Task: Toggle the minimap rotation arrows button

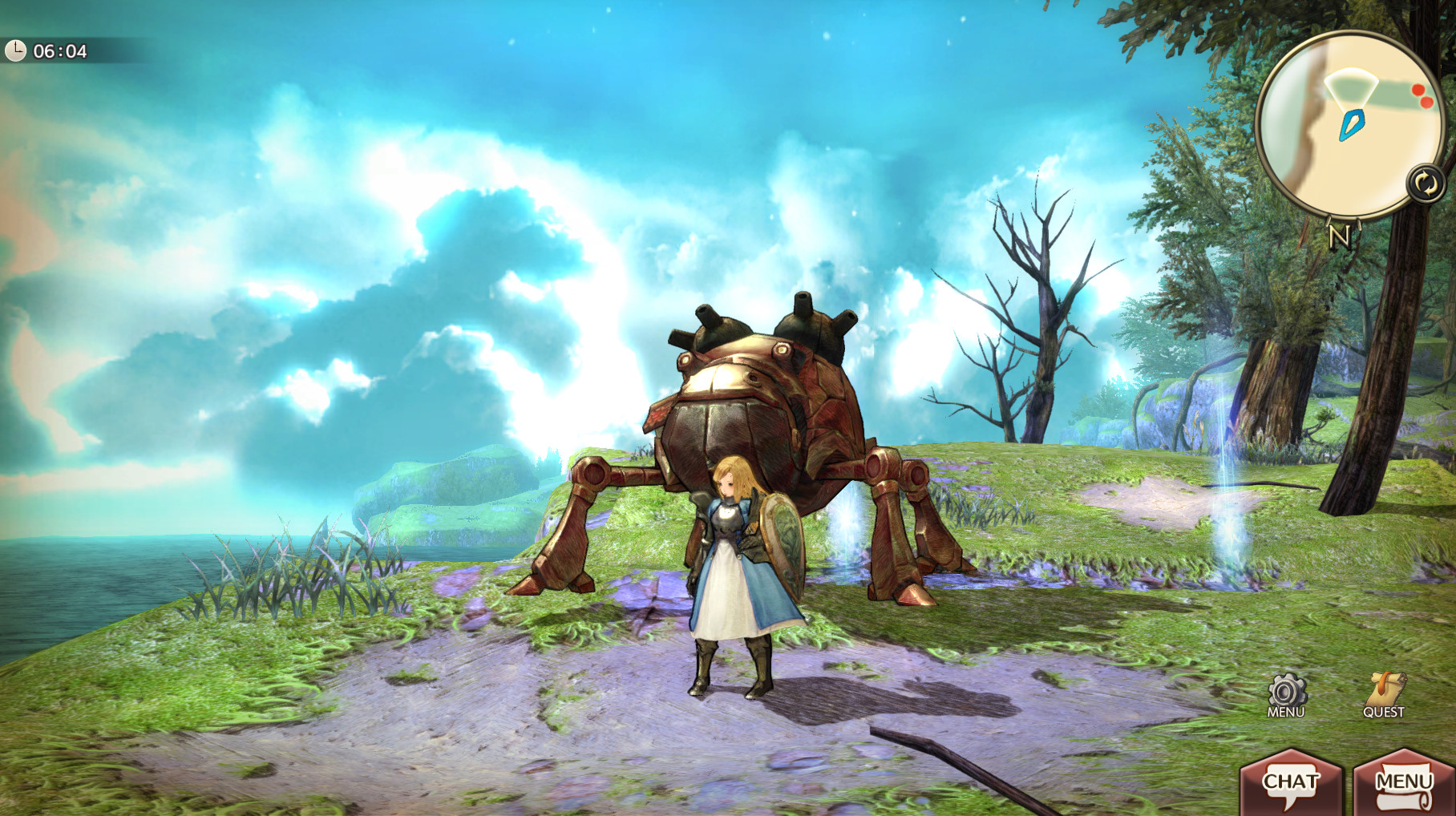Action: [x=1426, y=184]
